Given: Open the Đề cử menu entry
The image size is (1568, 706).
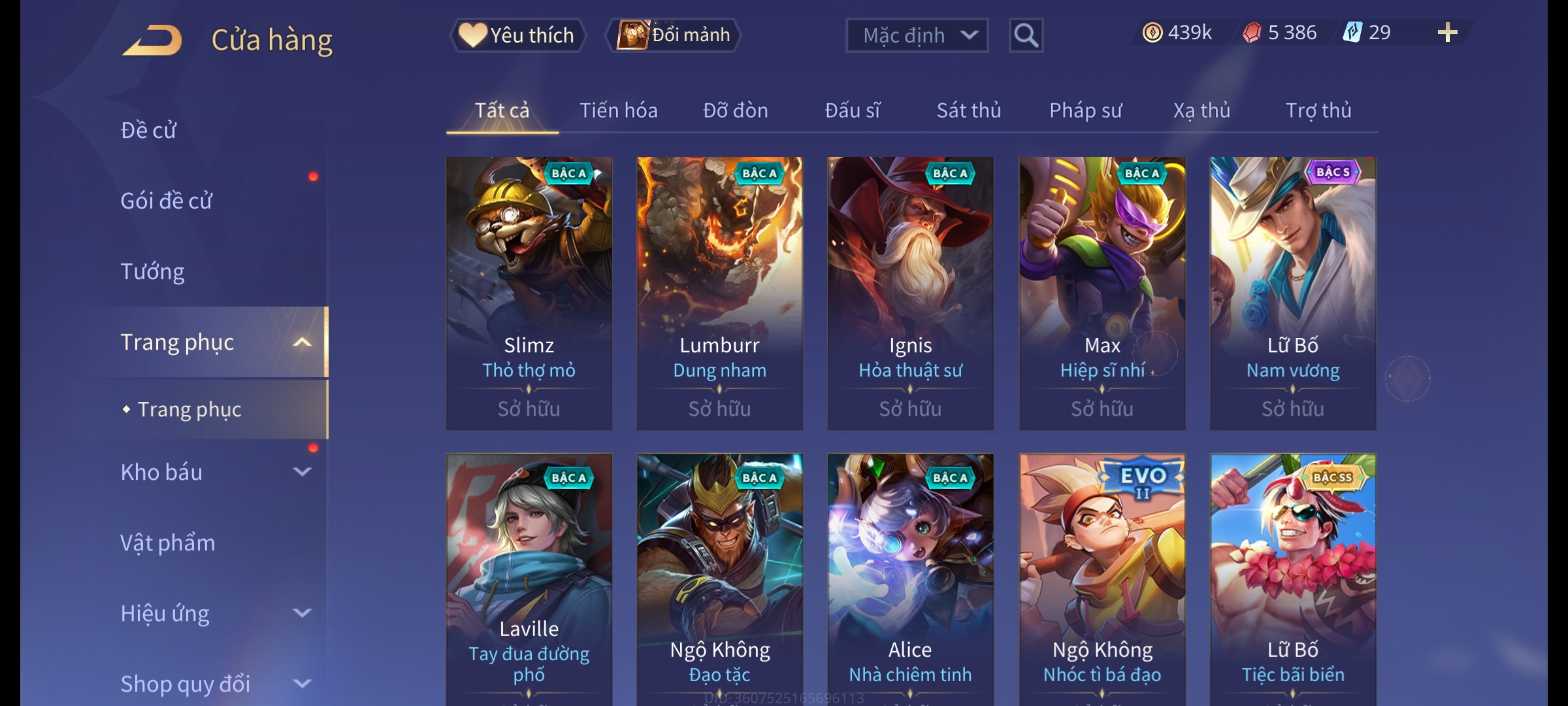Looking at the screenshot, I should pyautogui.click(x=149, y=130).
